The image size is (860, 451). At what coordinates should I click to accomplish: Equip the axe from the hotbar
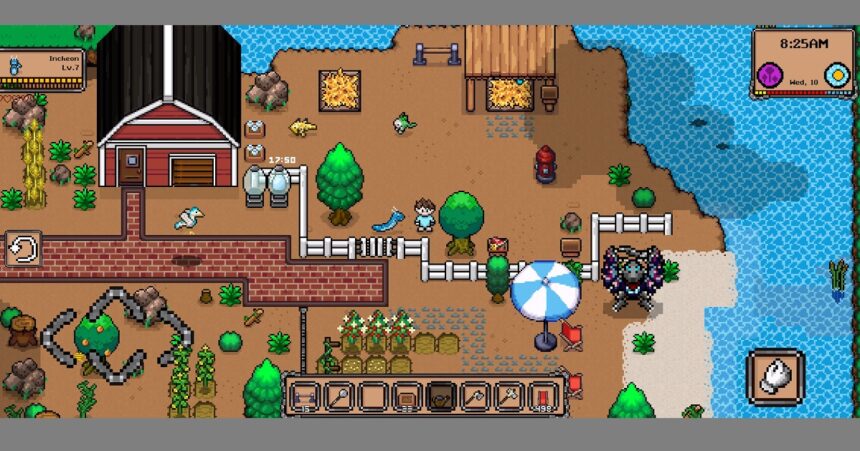pyautogui.click(x=474, y=396)
